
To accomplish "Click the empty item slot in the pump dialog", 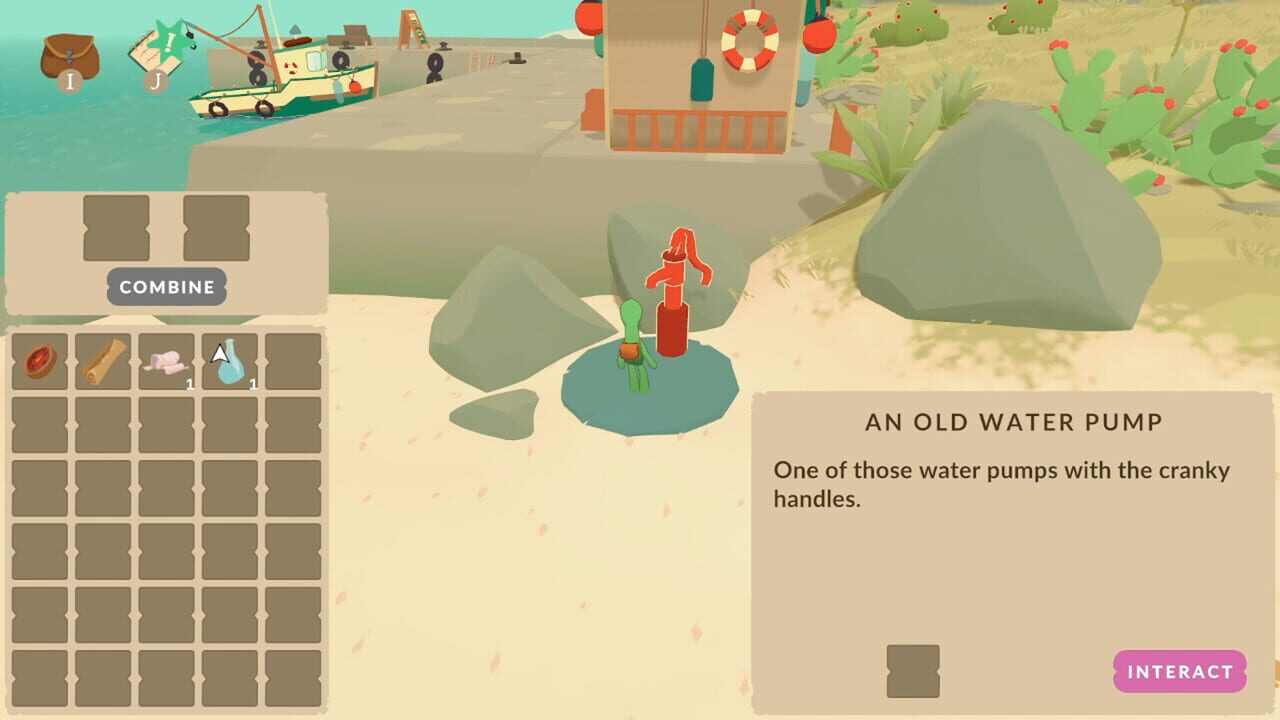I will [x=913, y=669].
